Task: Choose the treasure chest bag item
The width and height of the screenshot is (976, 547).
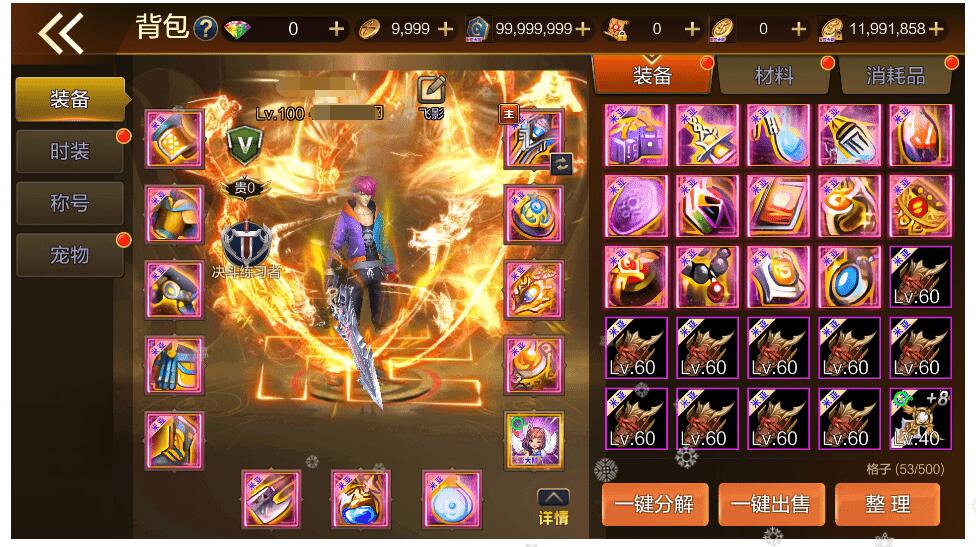Action: point(636,135)
